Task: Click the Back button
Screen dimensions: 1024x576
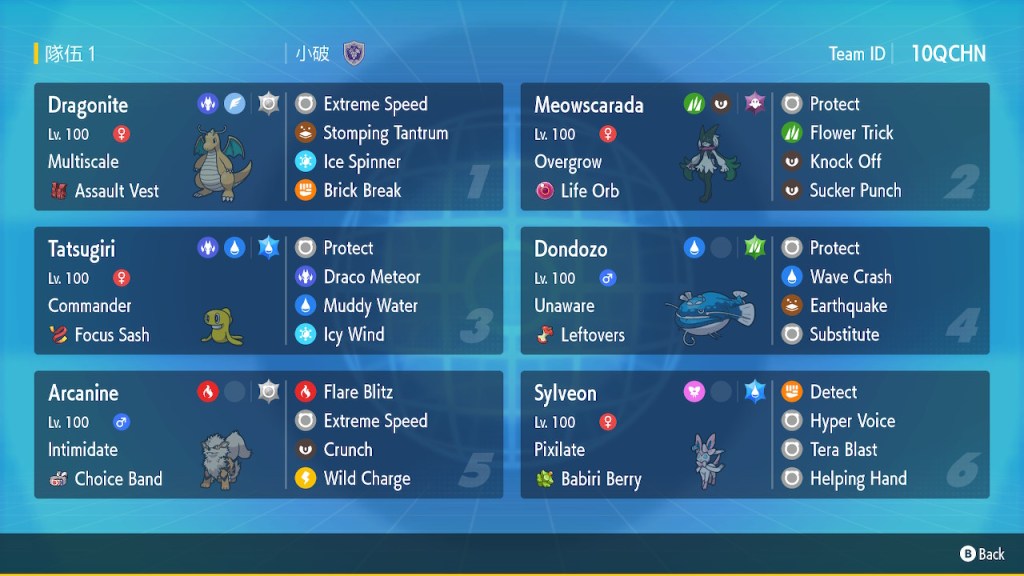Action: [982, 554]
